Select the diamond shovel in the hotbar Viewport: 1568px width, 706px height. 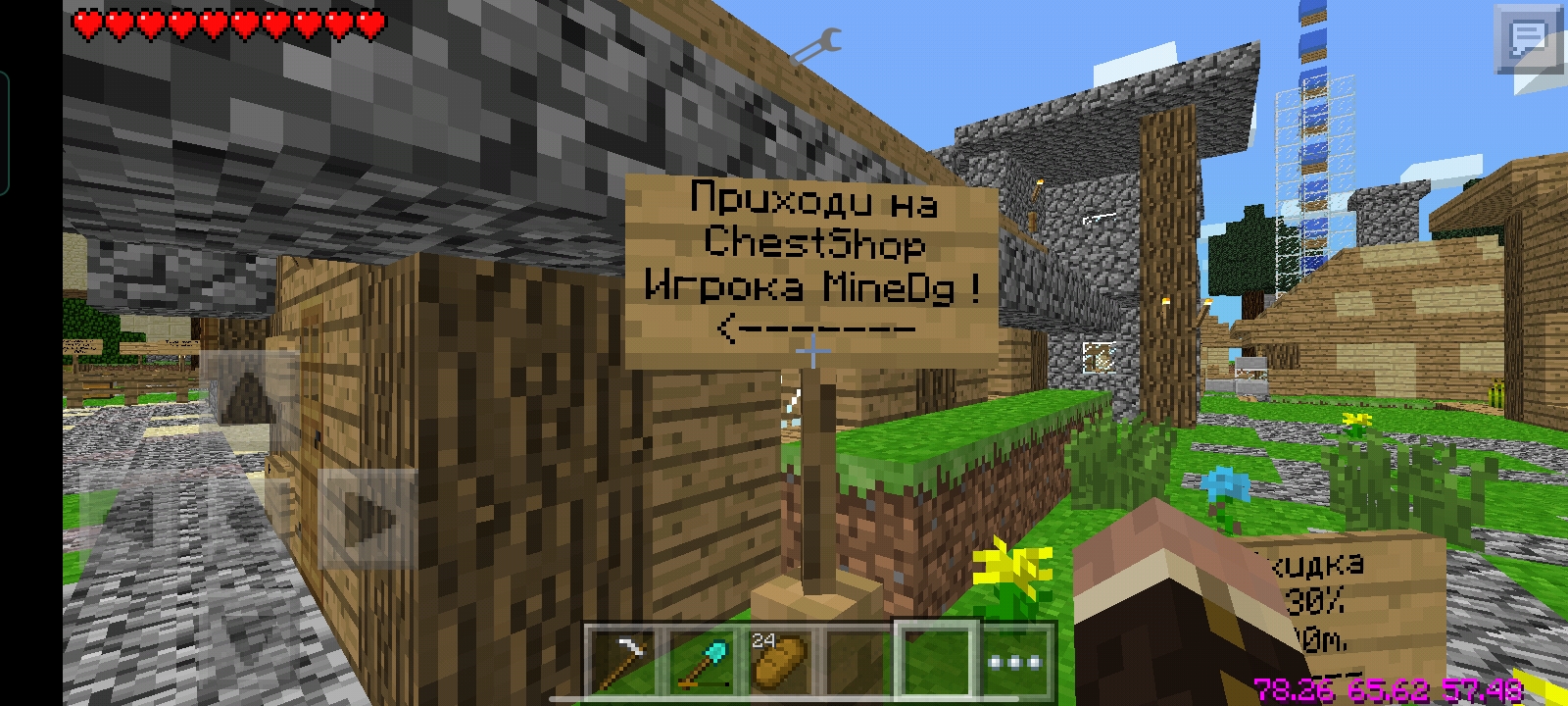[701, 652]
